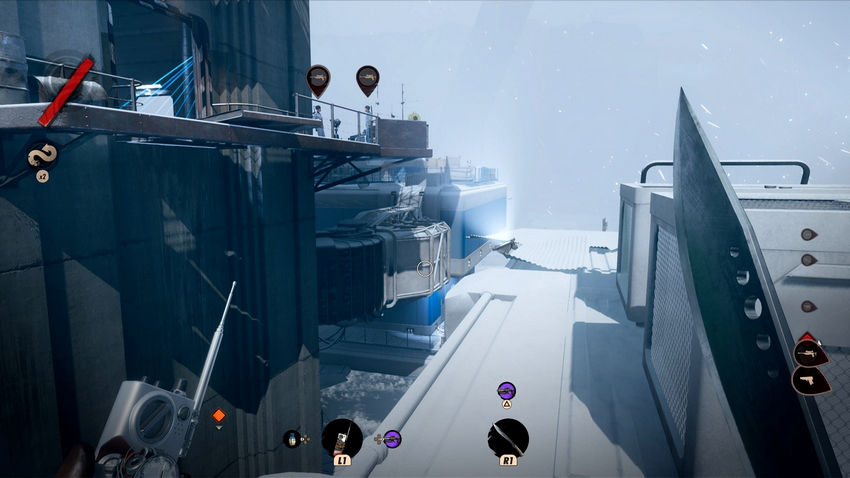850x478 pixels.
Task: Select the rifle weapon slot icon
Action: (809, 352)
